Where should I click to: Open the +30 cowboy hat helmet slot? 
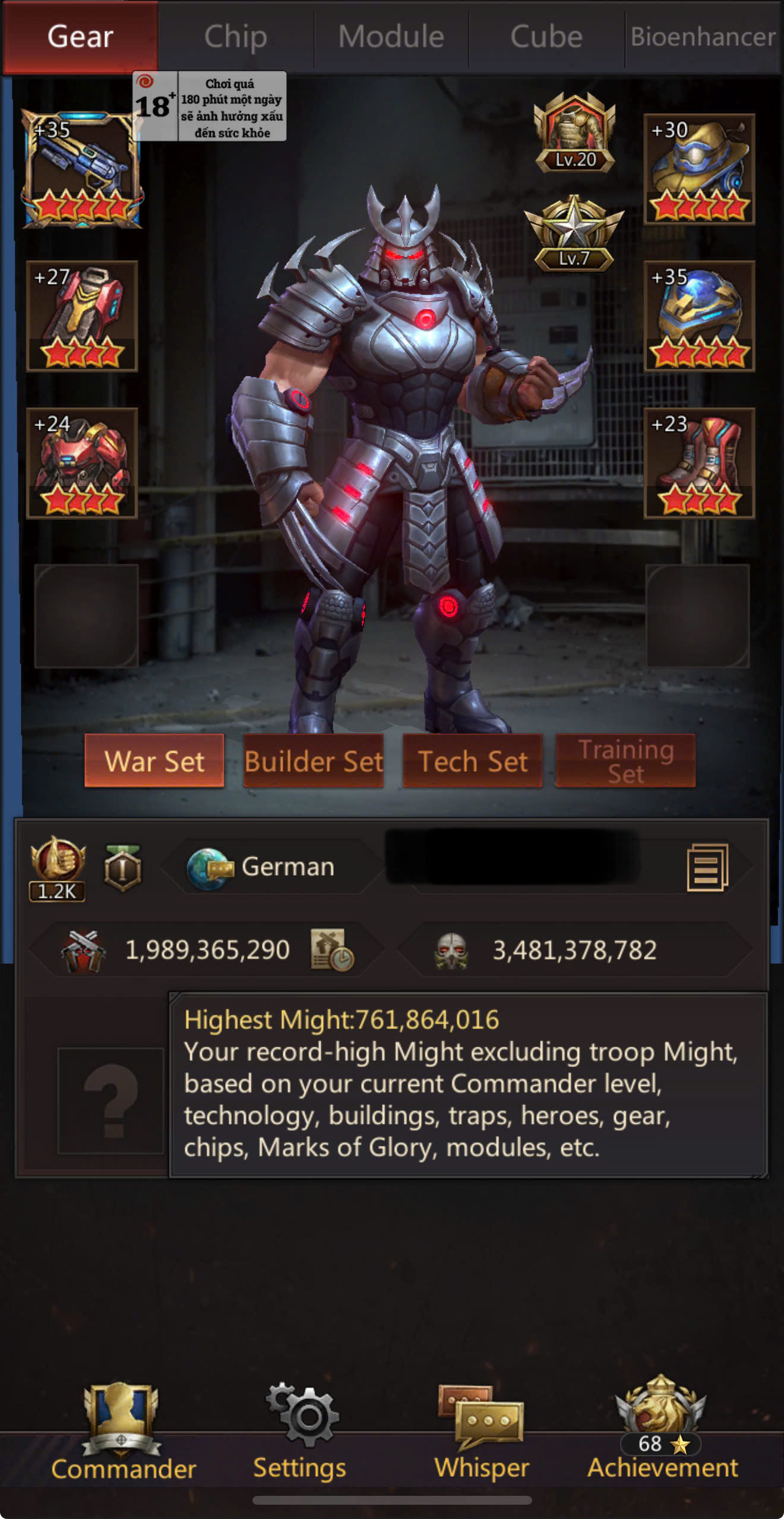(699, 170)
